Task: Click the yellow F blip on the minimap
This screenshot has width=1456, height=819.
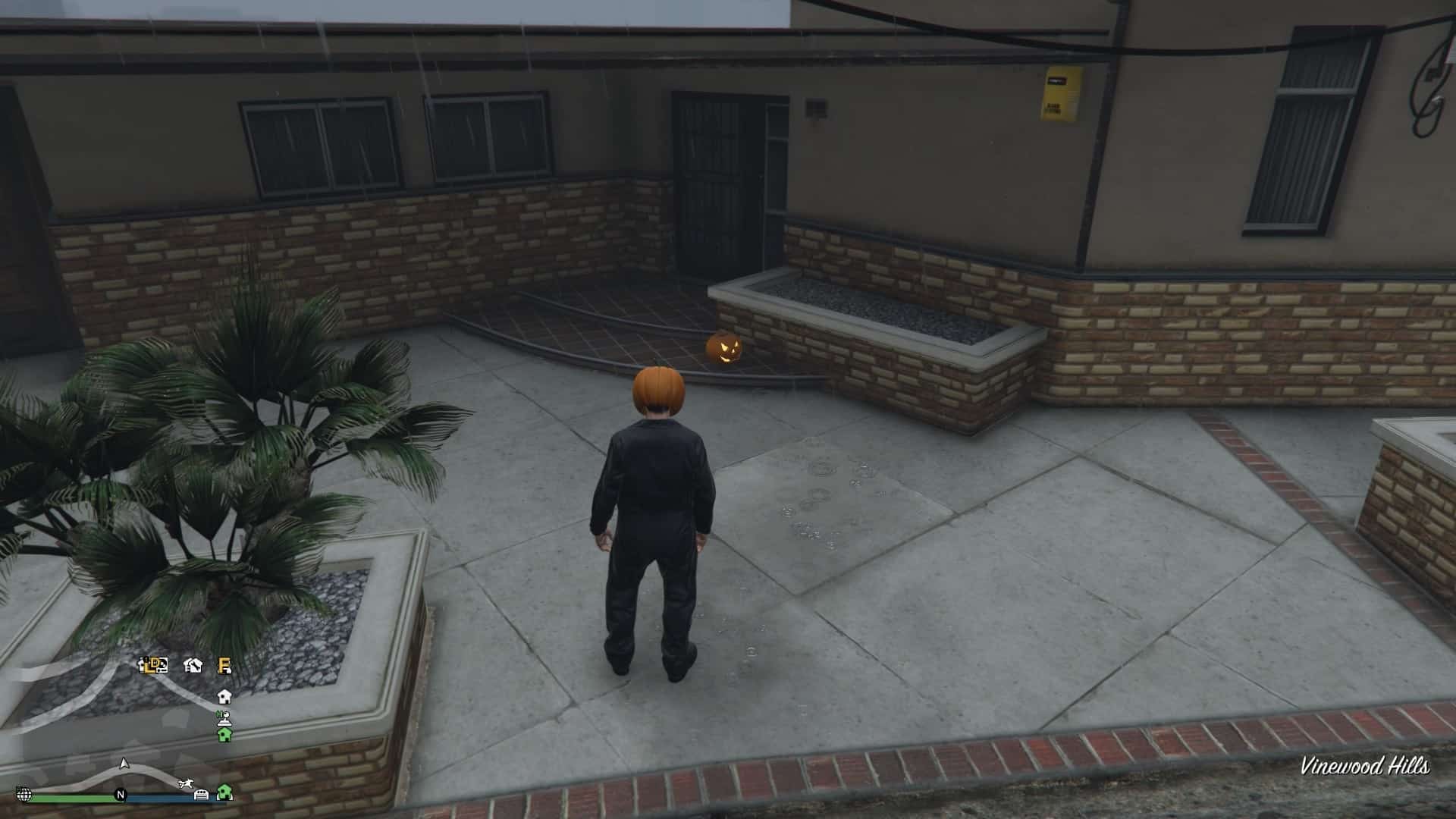Action: [x=224, y=665]
